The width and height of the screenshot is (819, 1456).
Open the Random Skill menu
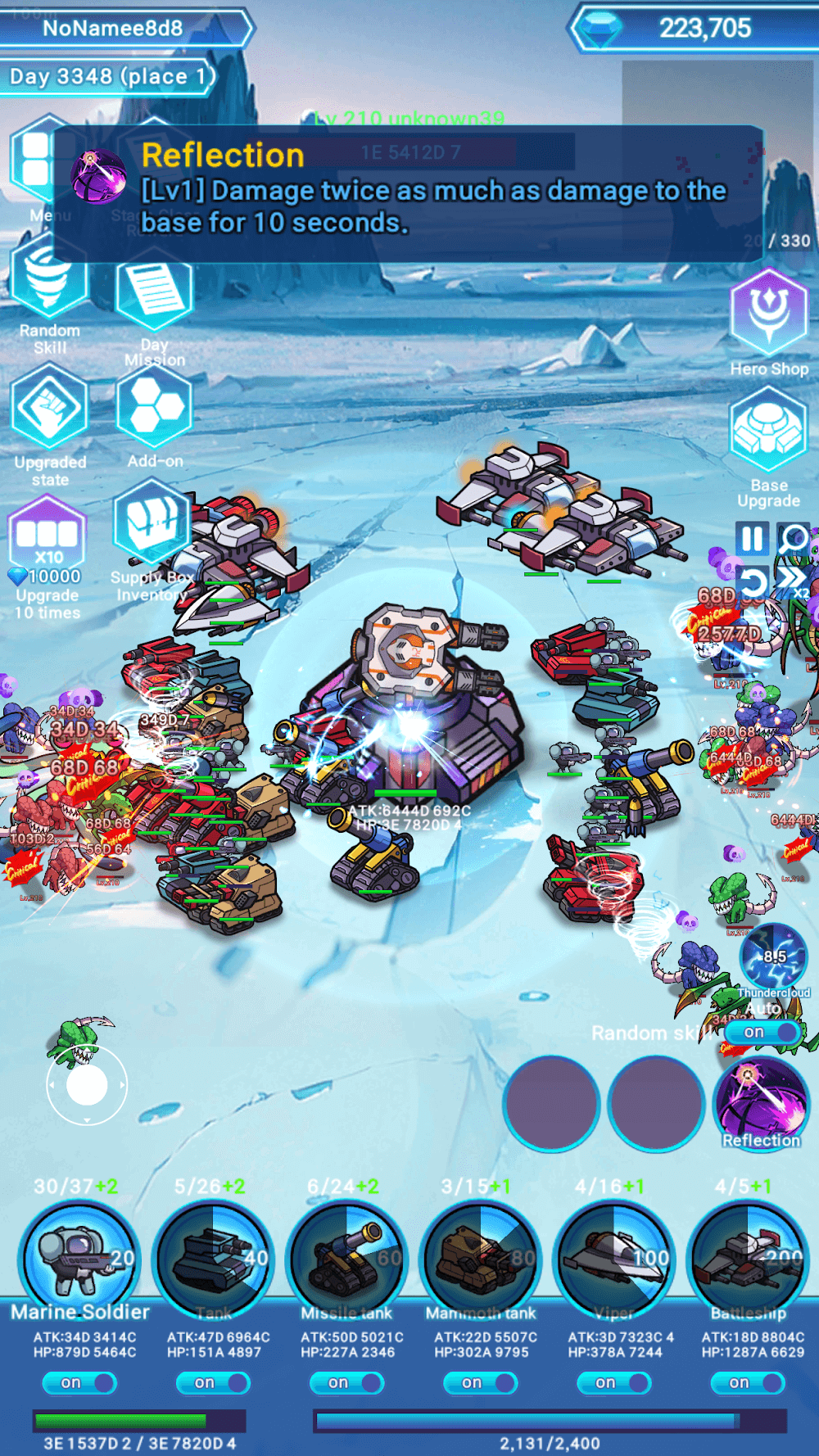tap(49, 285)
